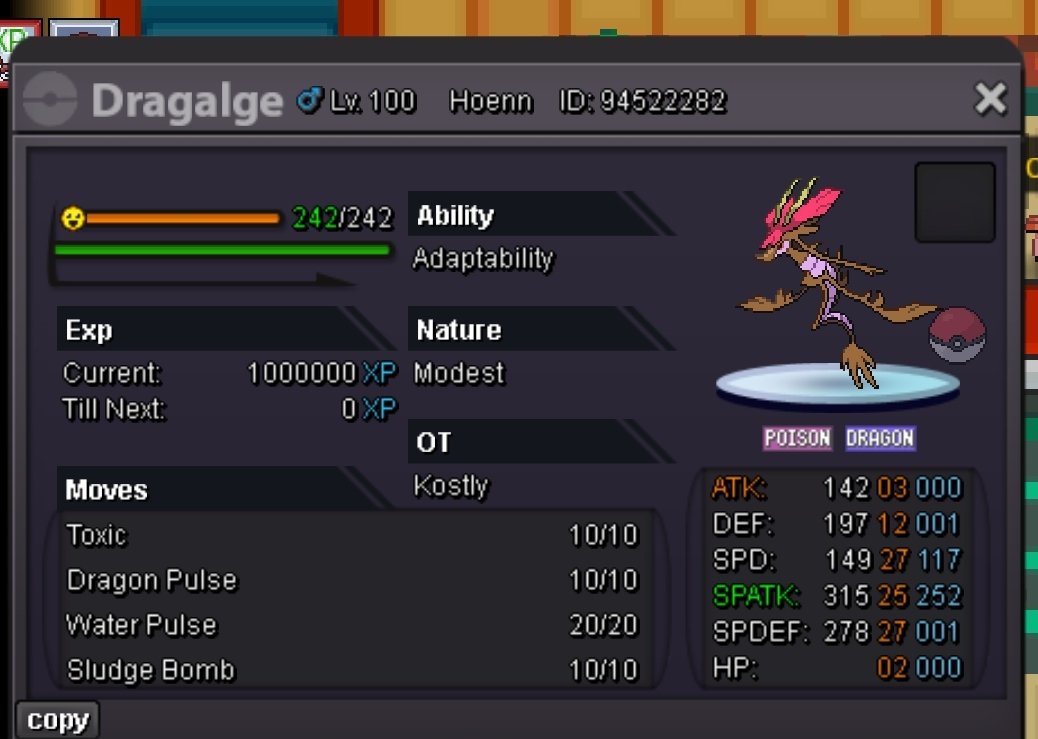Select the Dragon Pulse move row
1038x739 pixels.
click(352, 580)
